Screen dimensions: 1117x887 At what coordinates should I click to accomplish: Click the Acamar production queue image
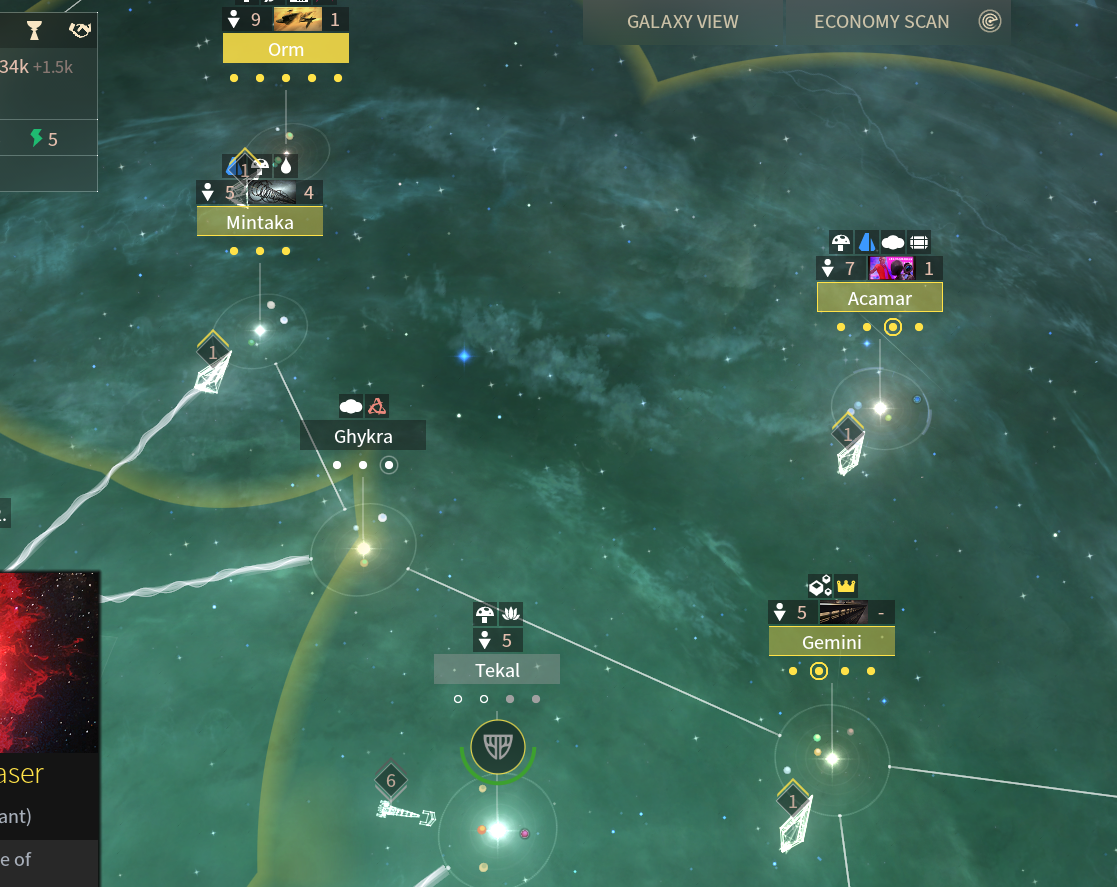click(891, 268)
